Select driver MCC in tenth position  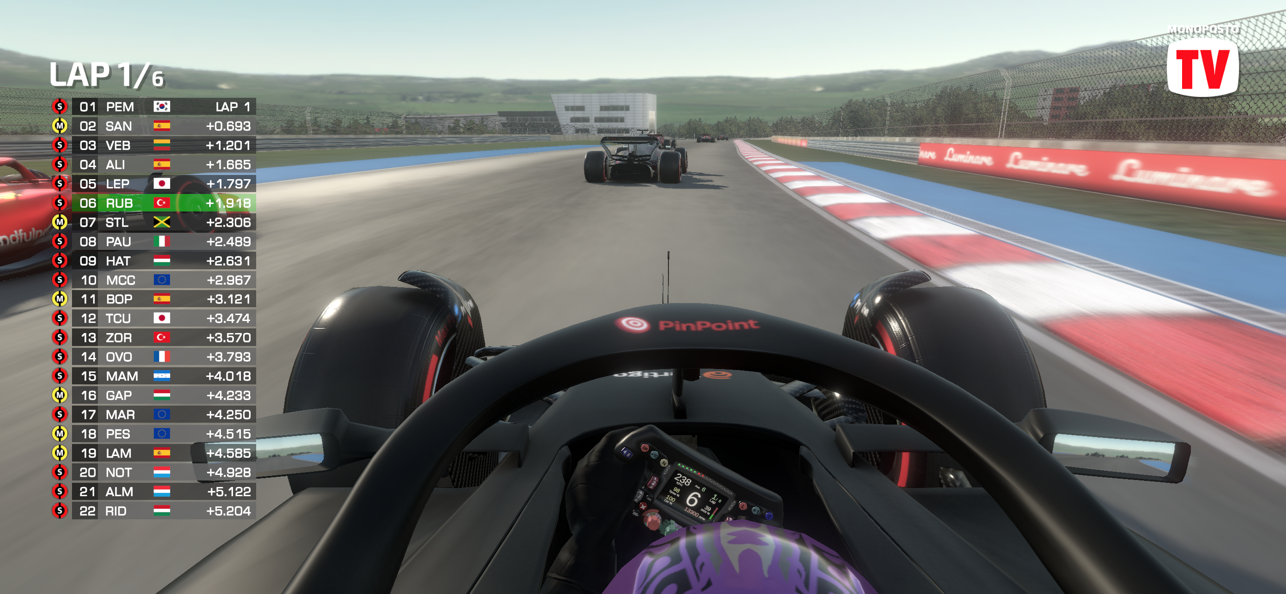[x=155, y=280]
